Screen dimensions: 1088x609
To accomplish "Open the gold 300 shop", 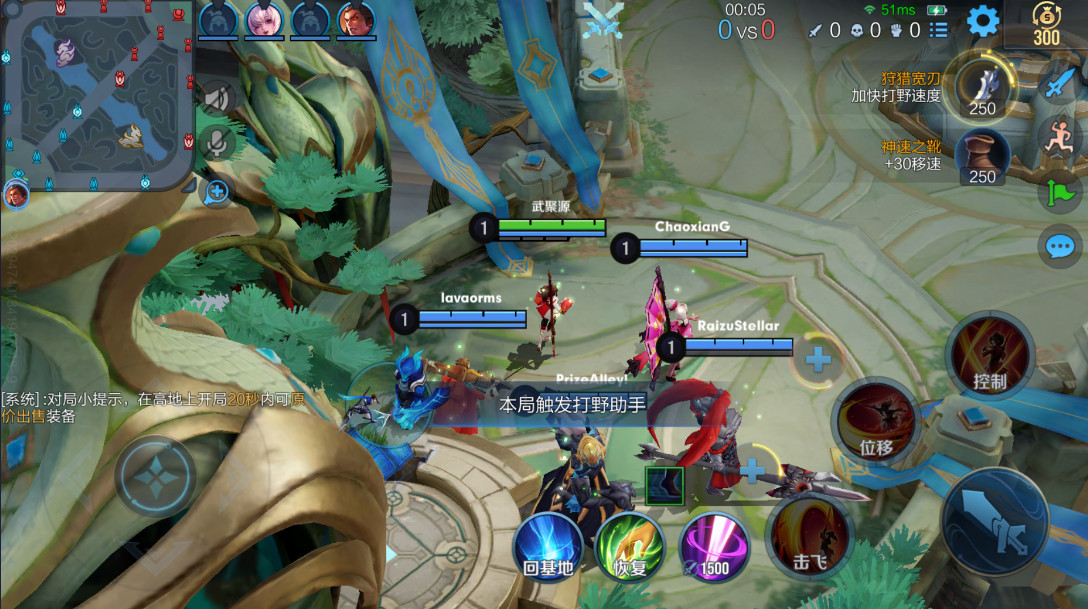I will (1046, 24).
